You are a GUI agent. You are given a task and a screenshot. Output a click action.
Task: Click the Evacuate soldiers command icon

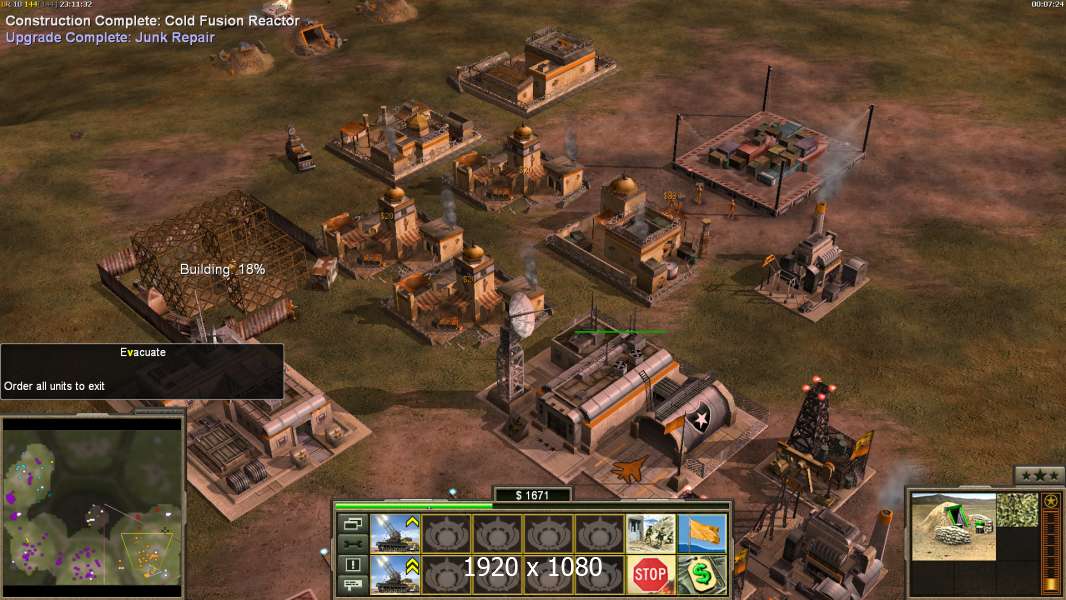pyautogui.click(x=650, y=533)
